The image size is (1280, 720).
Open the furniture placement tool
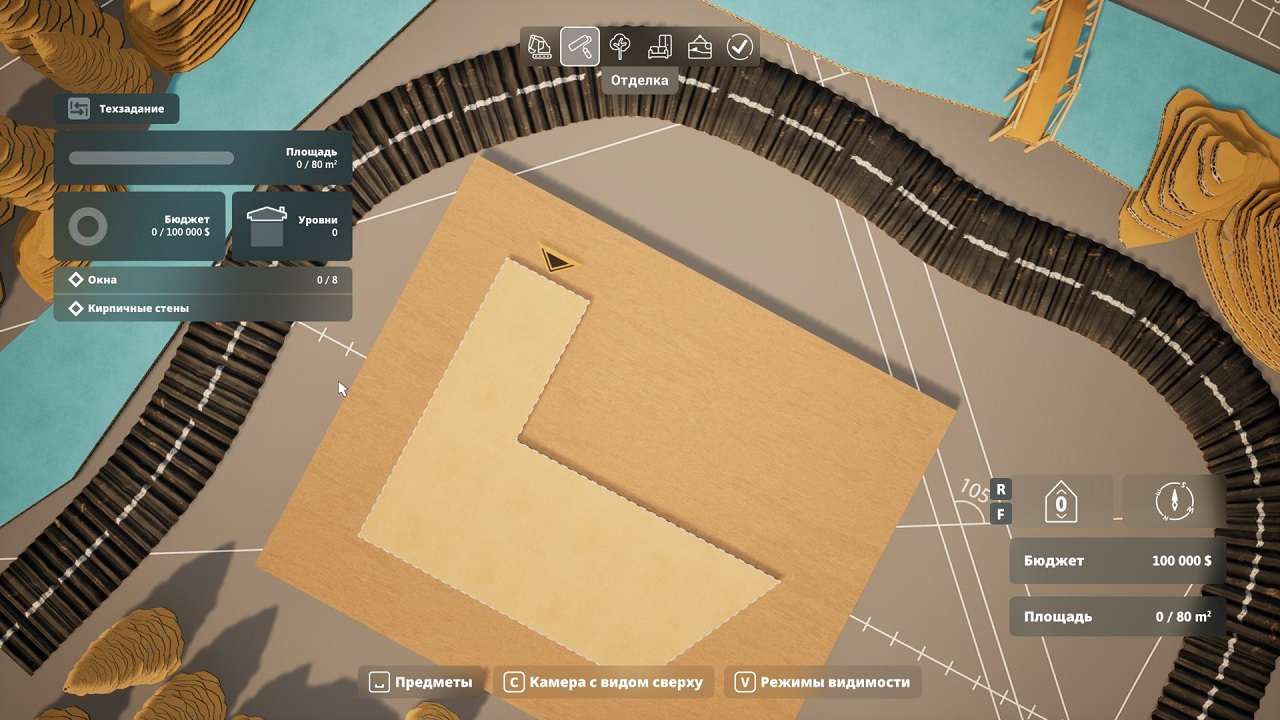[659, 46]
